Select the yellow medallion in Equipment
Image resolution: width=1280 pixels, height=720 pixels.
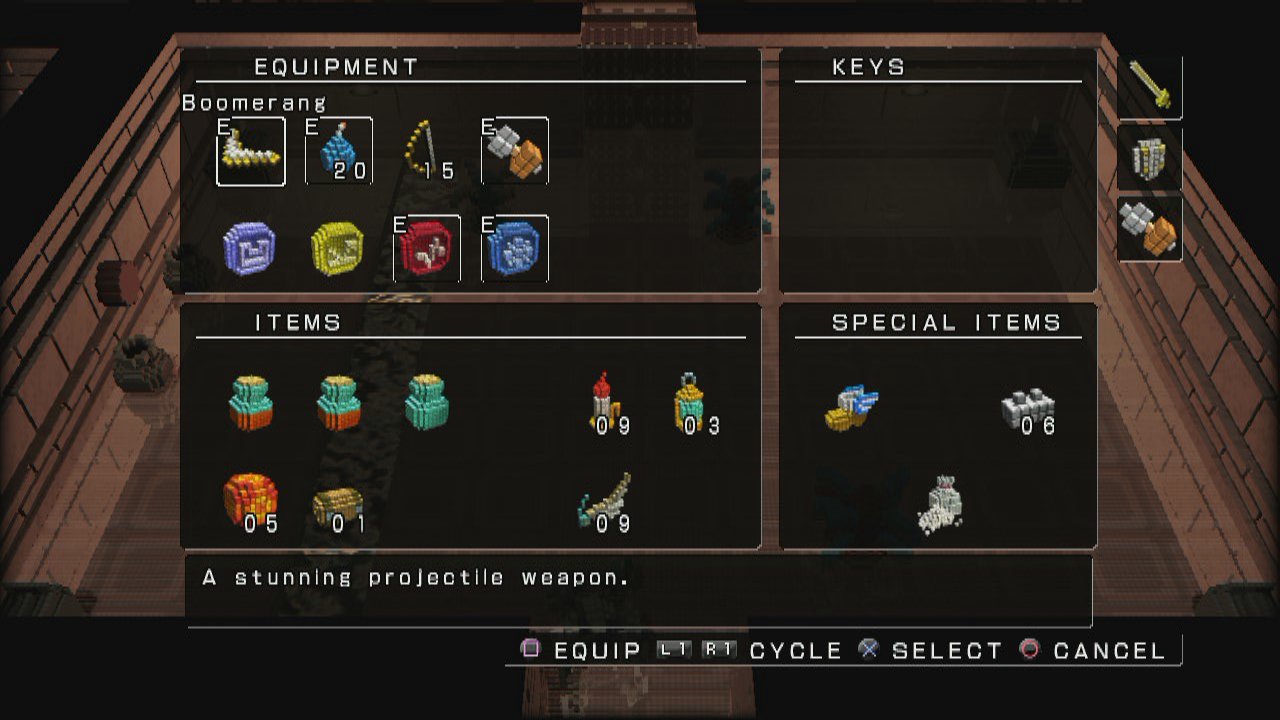point(337,248)
